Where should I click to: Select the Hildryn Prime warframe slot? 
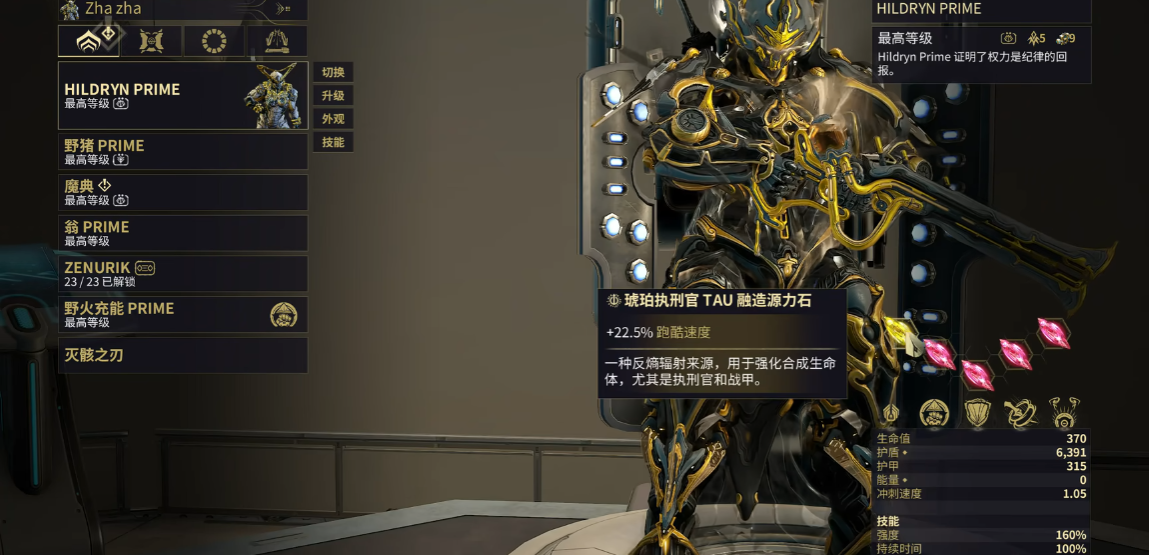pyautogui.click(x=183, y=96)
